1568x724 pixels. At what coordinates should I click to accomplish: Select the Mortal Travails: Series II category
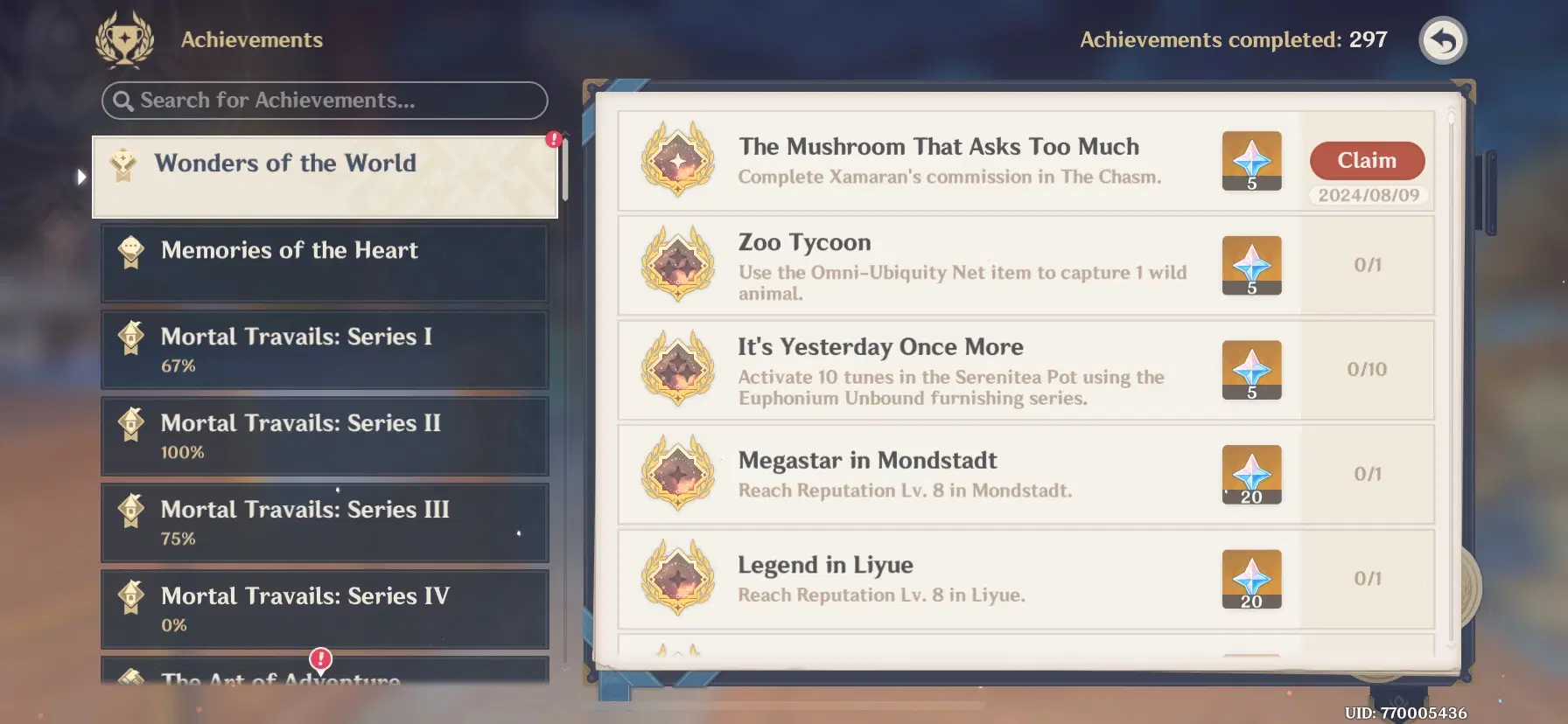click(x=324, y=436)
